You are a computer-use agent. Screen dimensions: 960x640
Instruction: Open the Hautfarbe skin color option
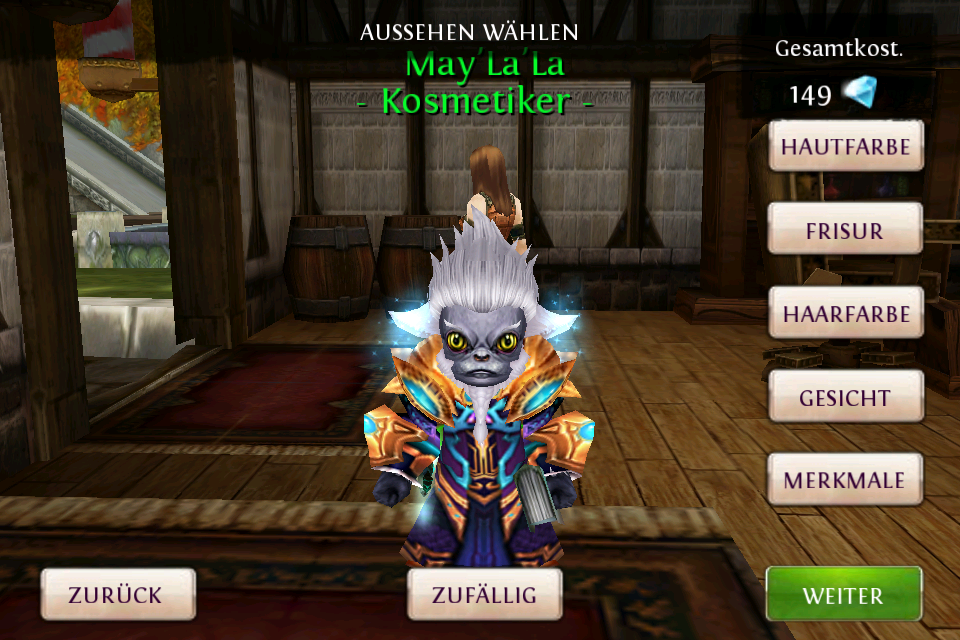(x=845, y=147)
